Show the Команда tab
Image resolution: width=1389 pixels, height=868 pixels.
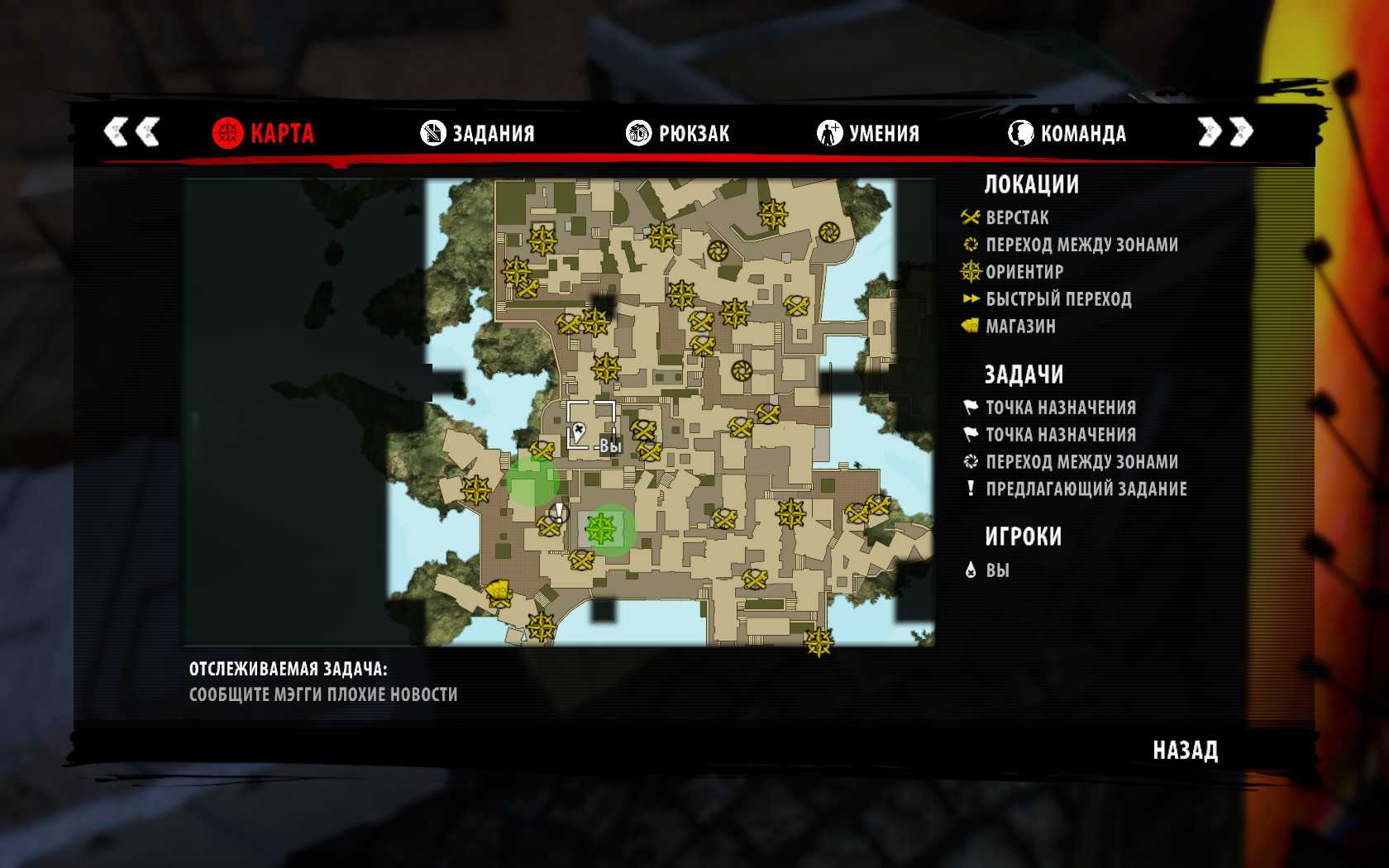click(x=1067, y=133)
